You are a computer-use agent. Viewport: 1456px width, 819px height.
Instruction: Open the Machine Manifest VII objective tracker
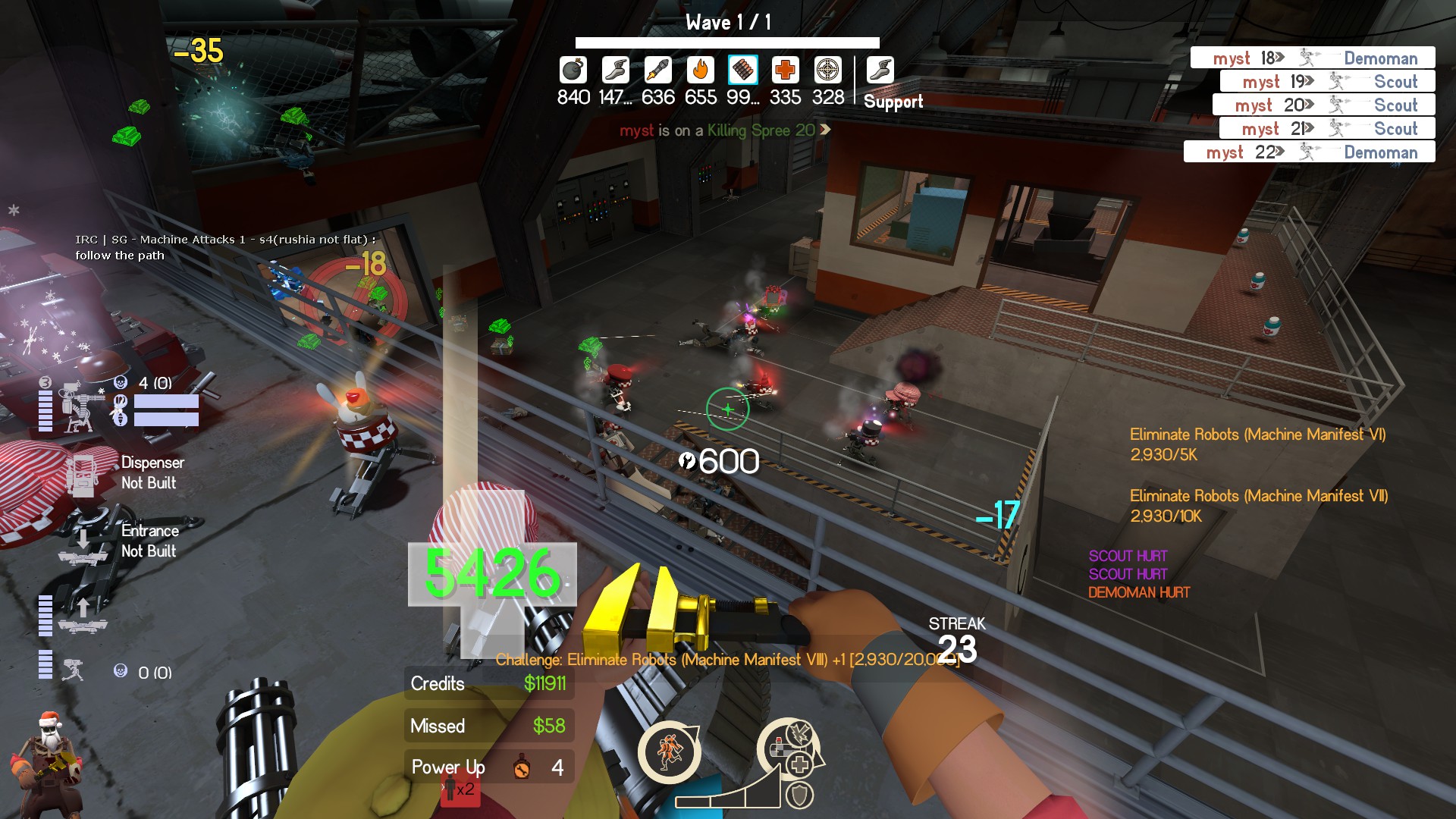(x=1258, y=505)
